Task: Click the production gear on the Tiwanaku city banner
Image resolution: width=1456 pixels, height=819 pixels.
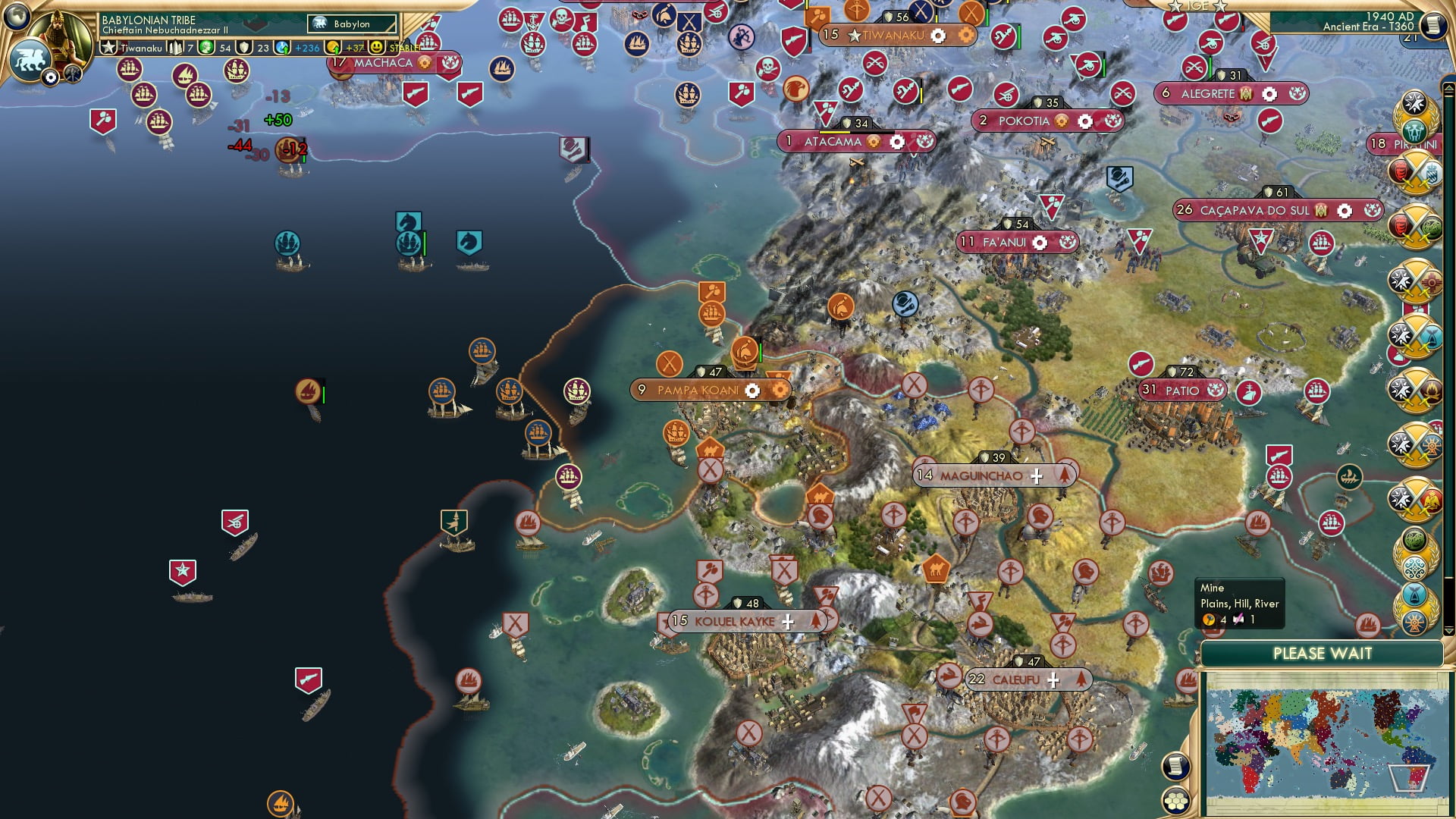Action: (937, 35)
